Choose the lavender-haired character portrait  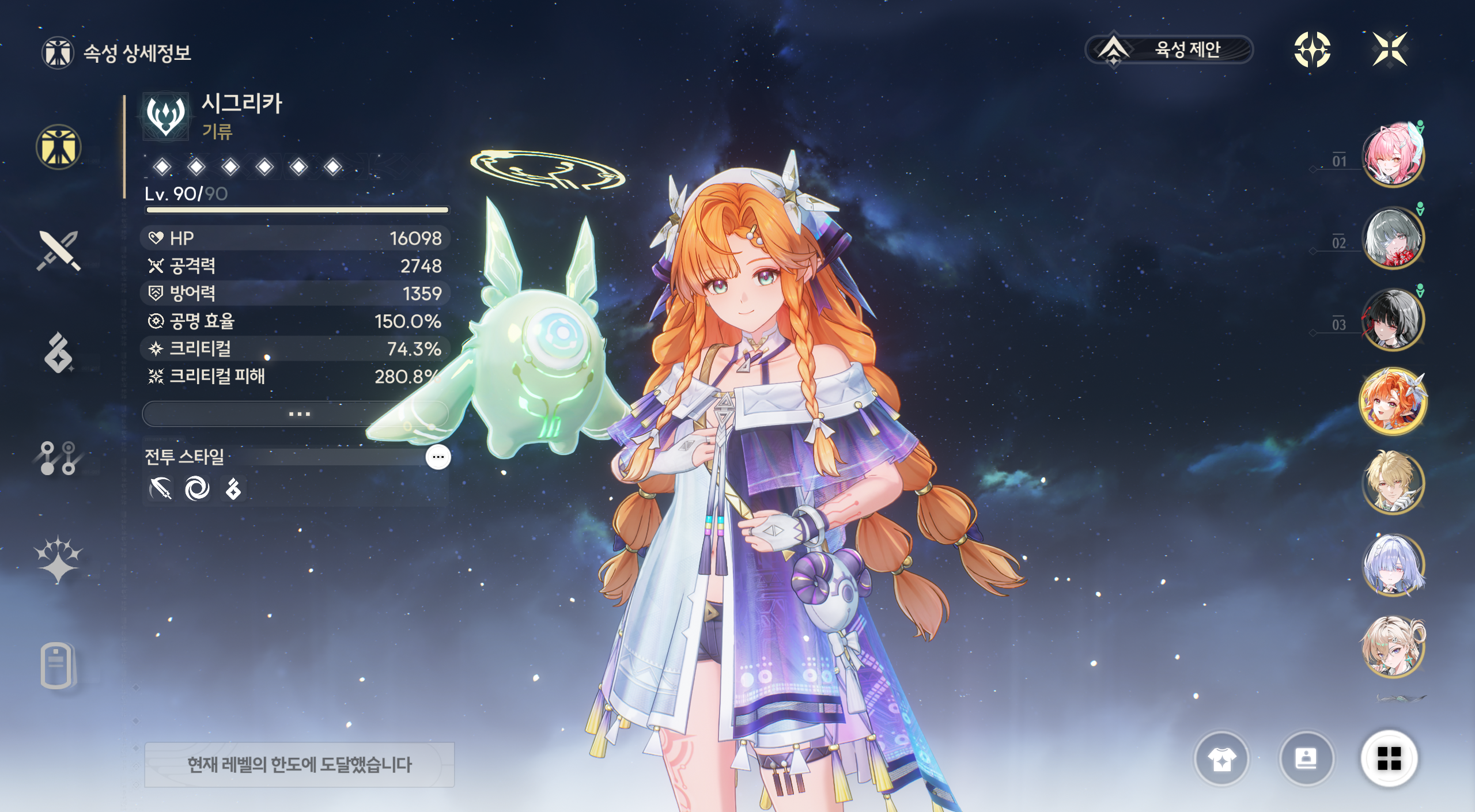click(1392, 565)
